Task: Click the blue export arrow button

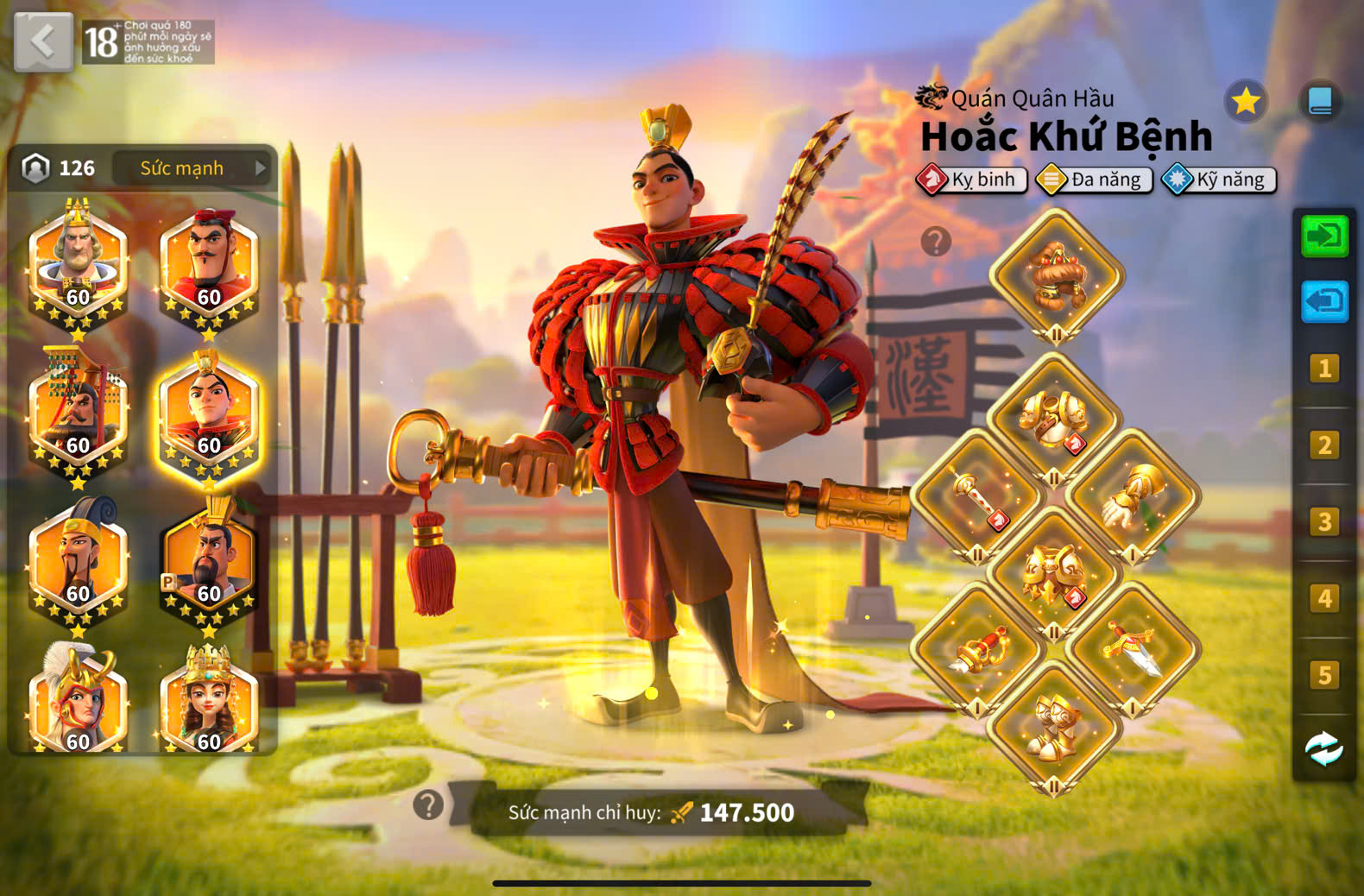Action: coord(1324,301)
